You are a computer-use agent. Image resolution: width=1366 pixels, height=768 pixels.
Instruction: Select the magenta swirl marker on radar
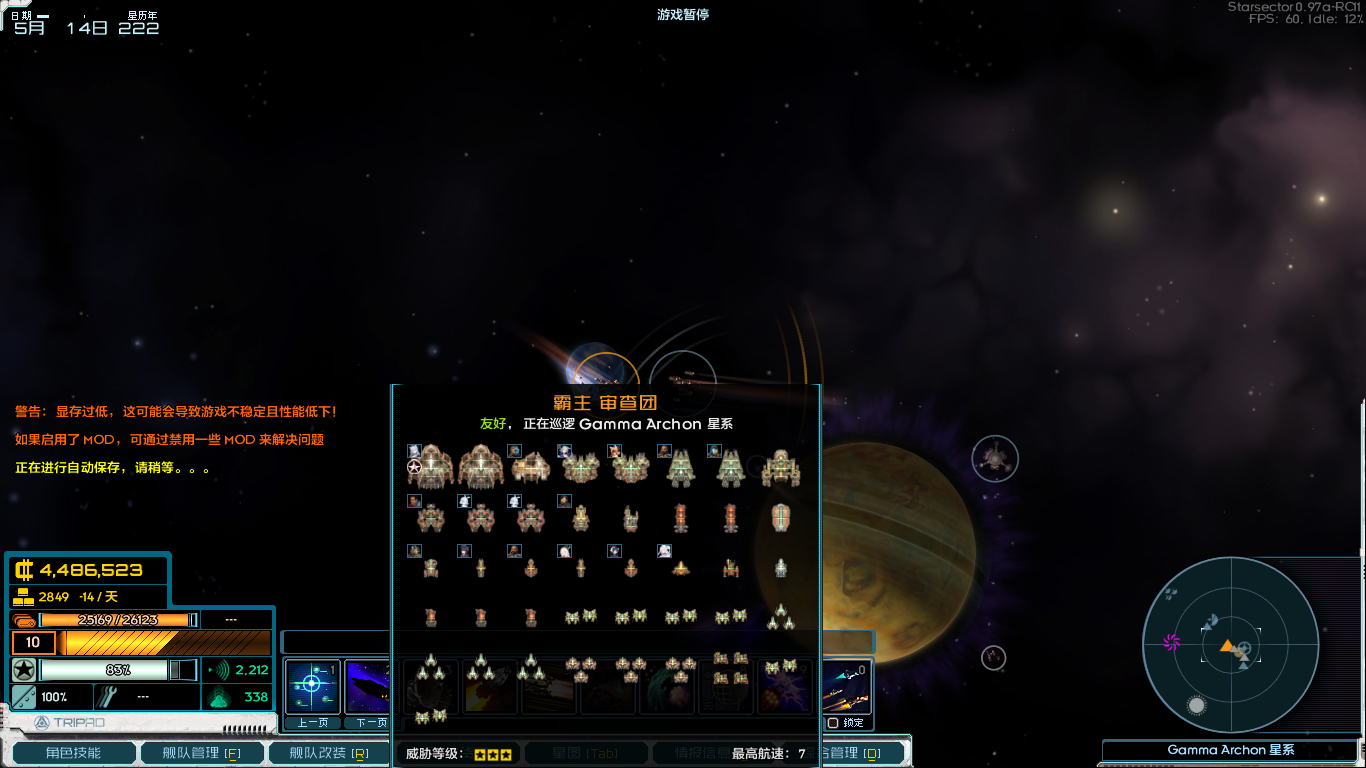click(x=1172, y=642)
